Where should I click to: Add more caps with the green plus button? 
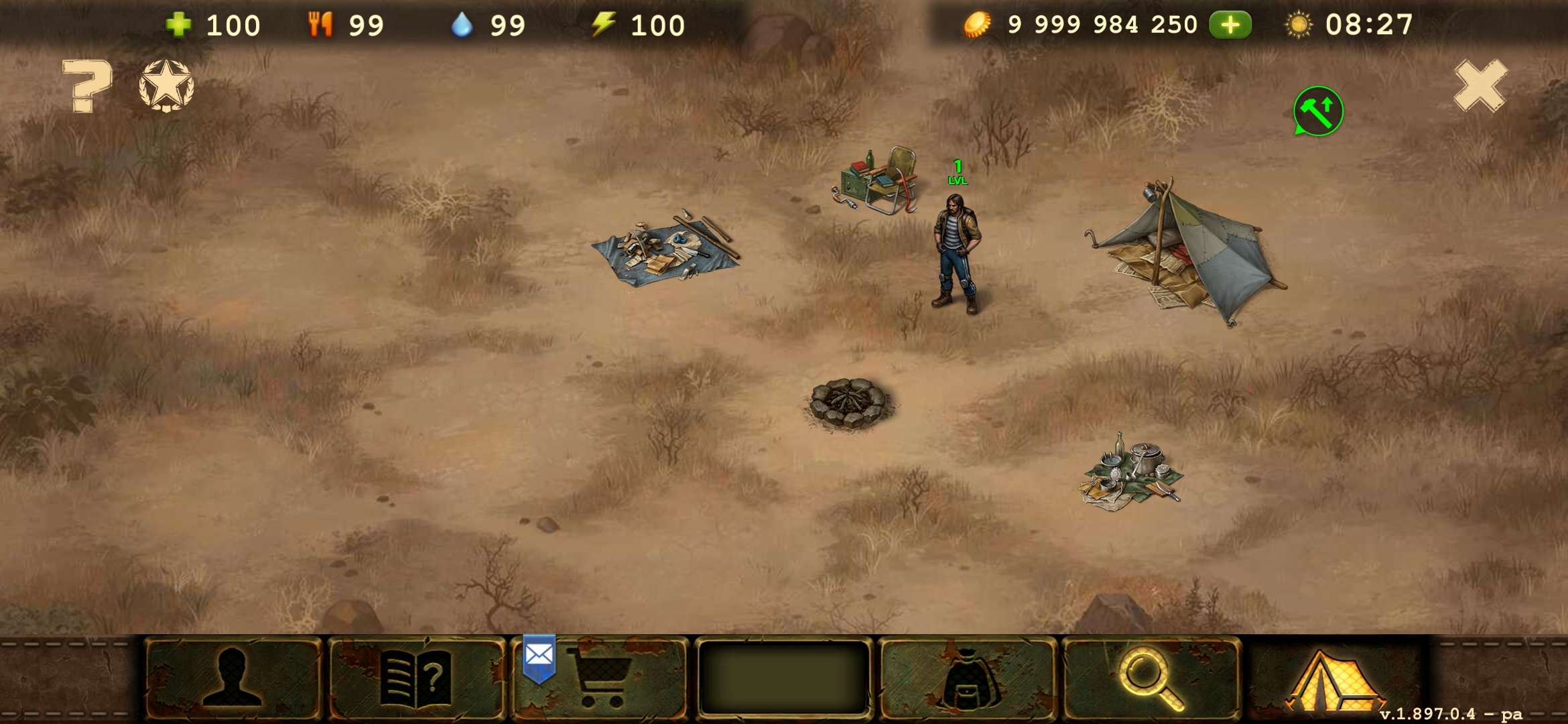click(x=1230, y=25)
